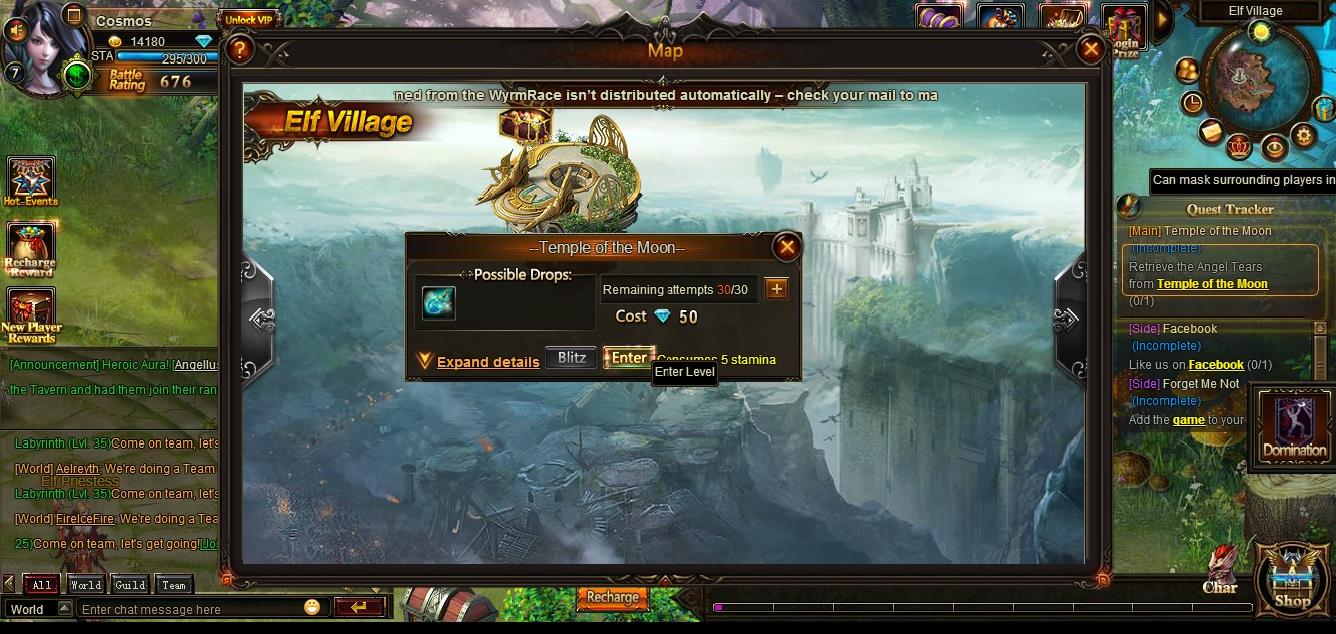Select the Team chat tab
This screenshot has width=1336, height=634.
pos(174,585)
